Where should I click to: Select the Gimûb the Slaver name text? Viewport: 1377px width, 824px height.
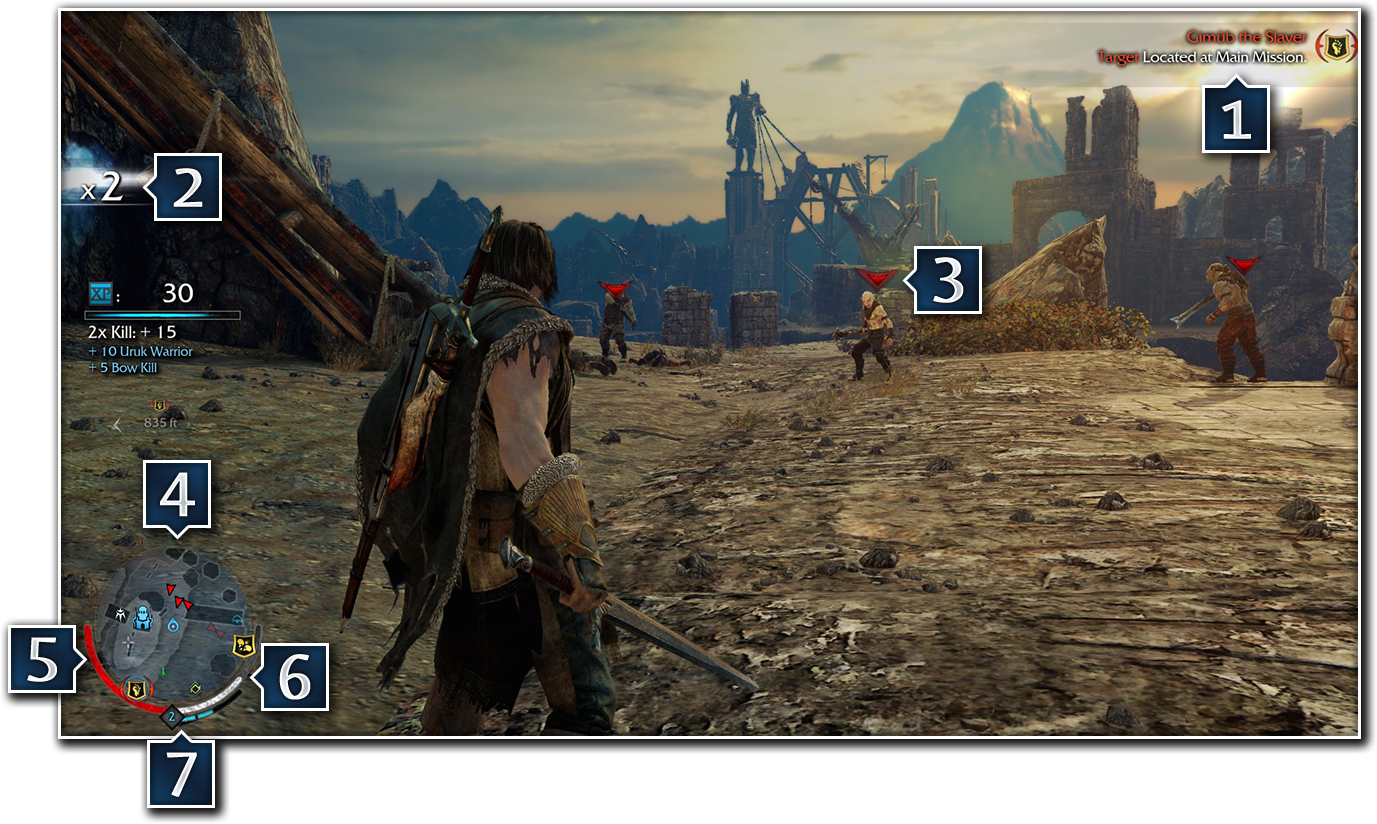tap(1246, 37)
